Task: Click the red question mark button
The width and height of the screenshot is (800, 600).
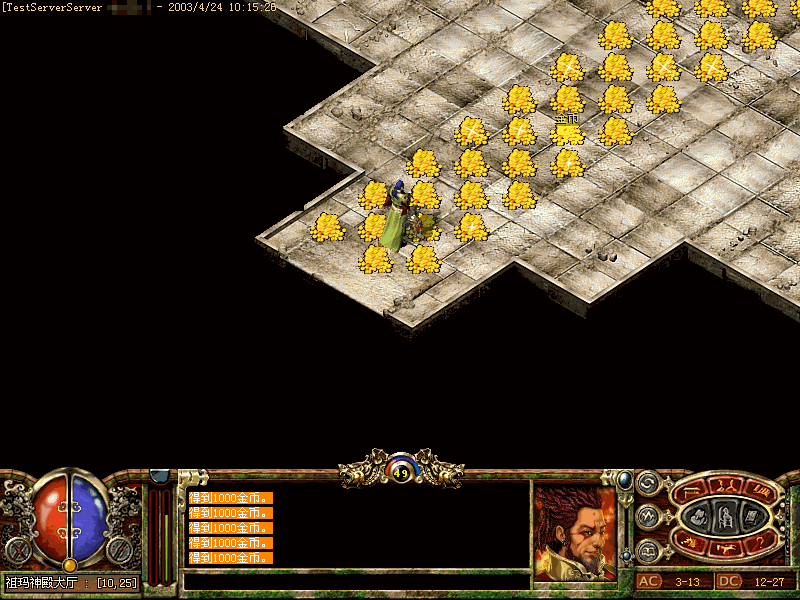Action: pos(762,542)
